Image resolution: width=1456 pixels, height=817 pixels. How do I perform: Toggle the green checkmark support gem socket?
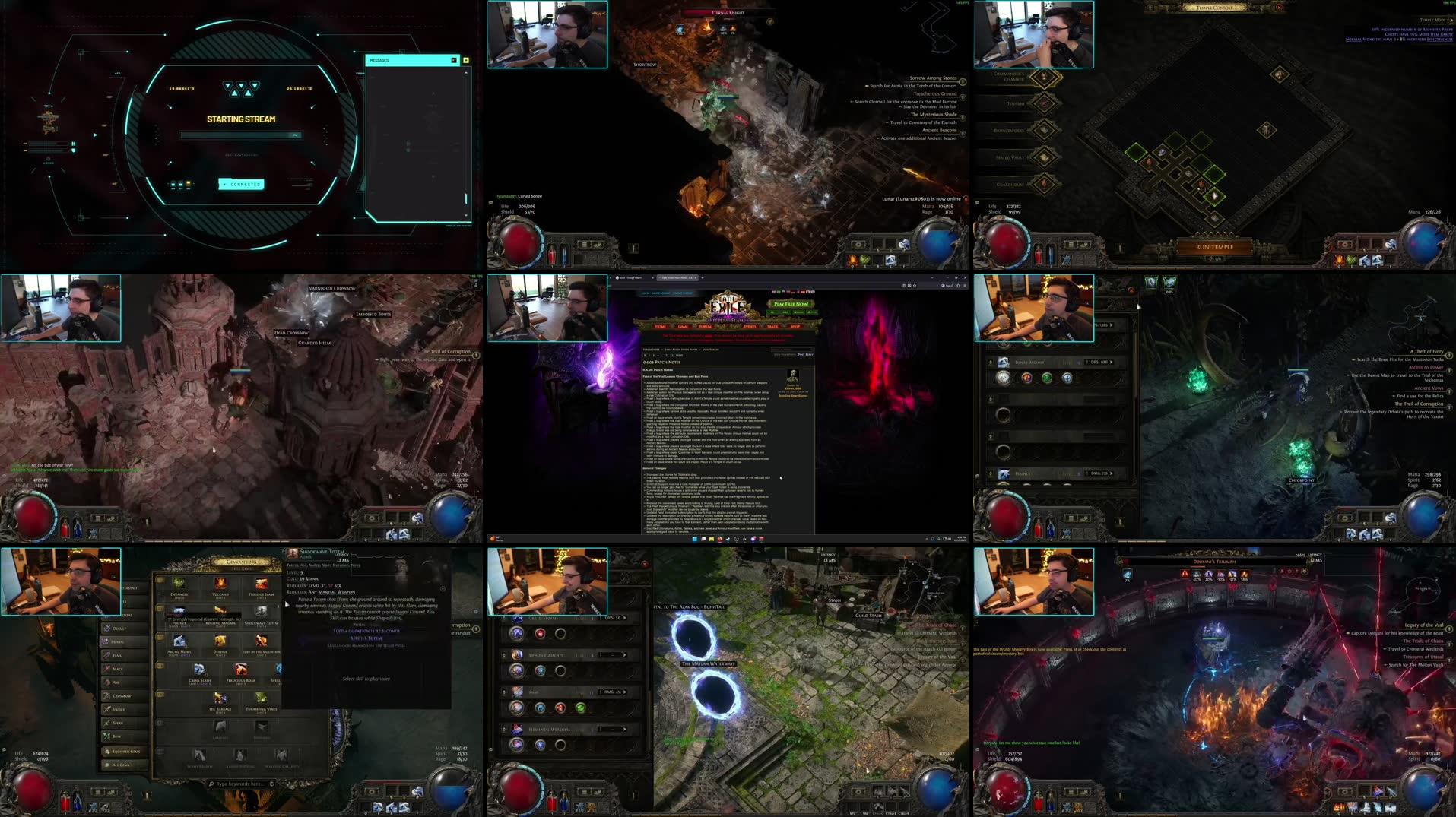[x=579, y=708]
